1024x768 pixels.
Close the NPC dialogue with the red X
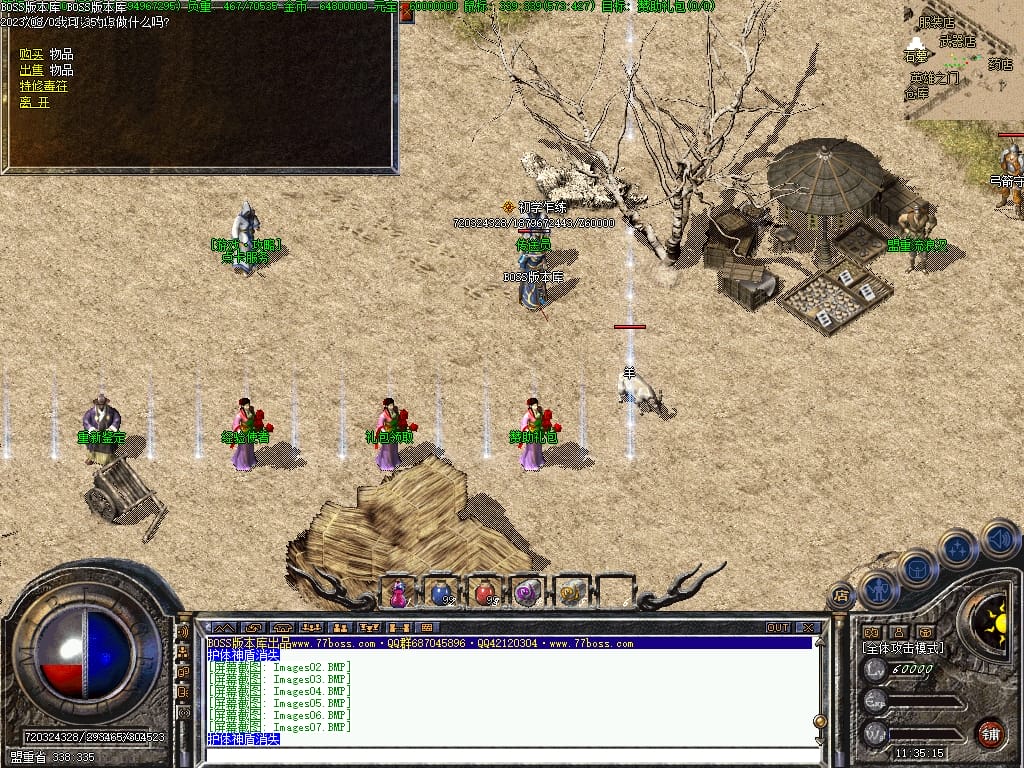tap(407, 12)
